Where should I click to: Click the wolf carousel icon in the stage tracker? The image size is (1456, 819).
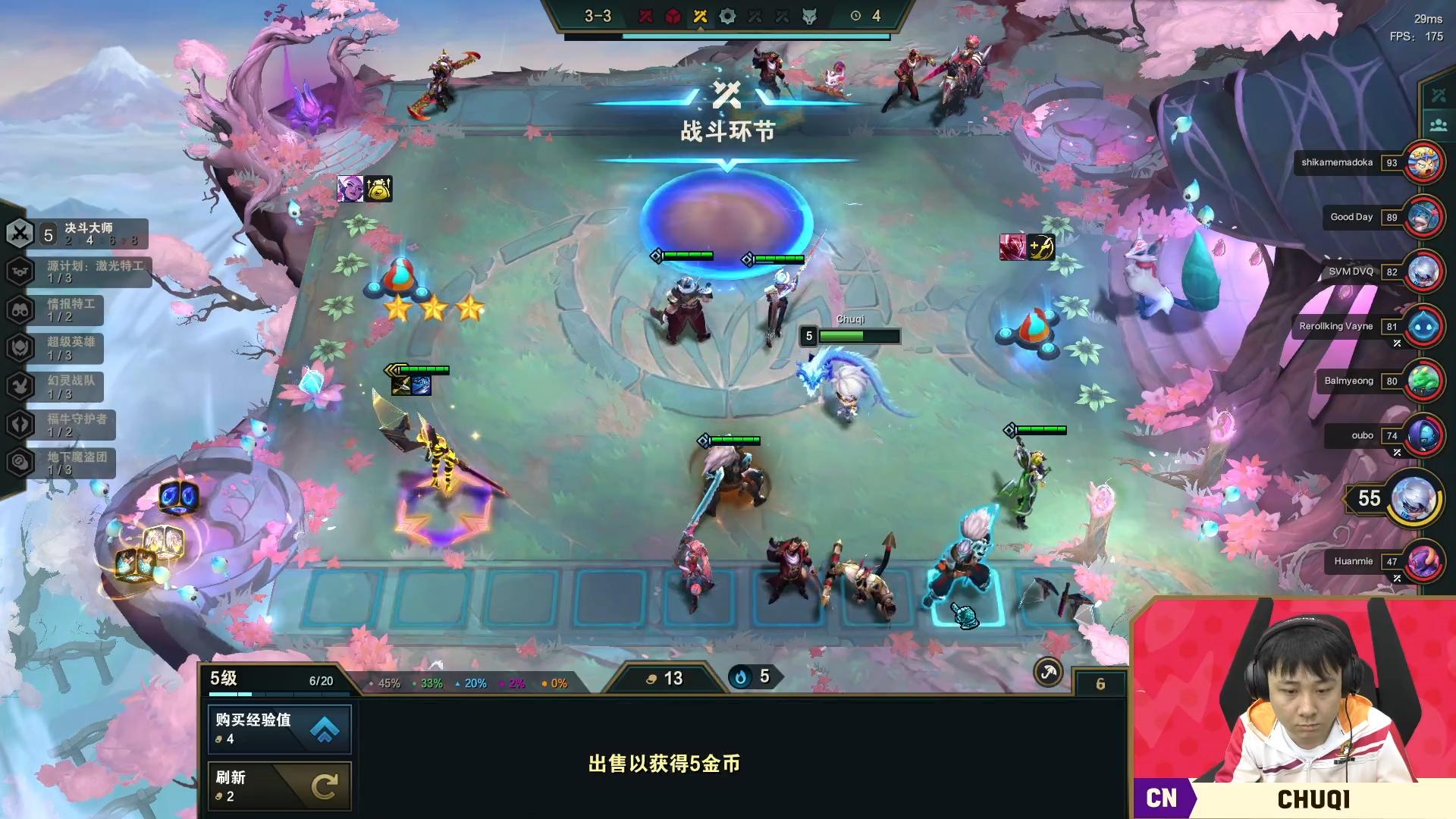click(x=810, y=15)
